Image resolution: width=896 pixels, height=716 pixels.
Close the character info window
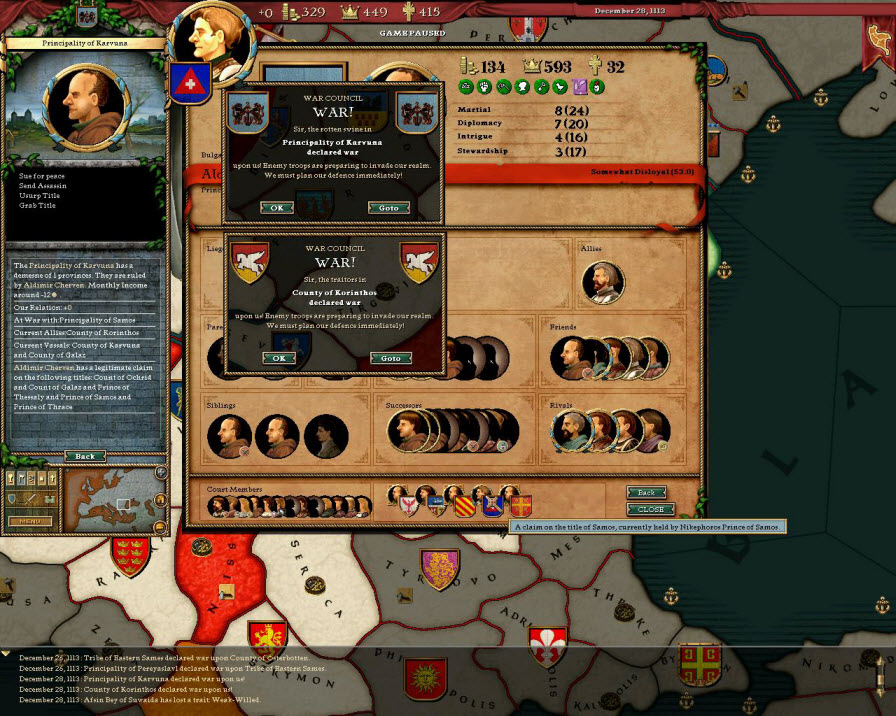pyautogui.click(x=650, y=509)
